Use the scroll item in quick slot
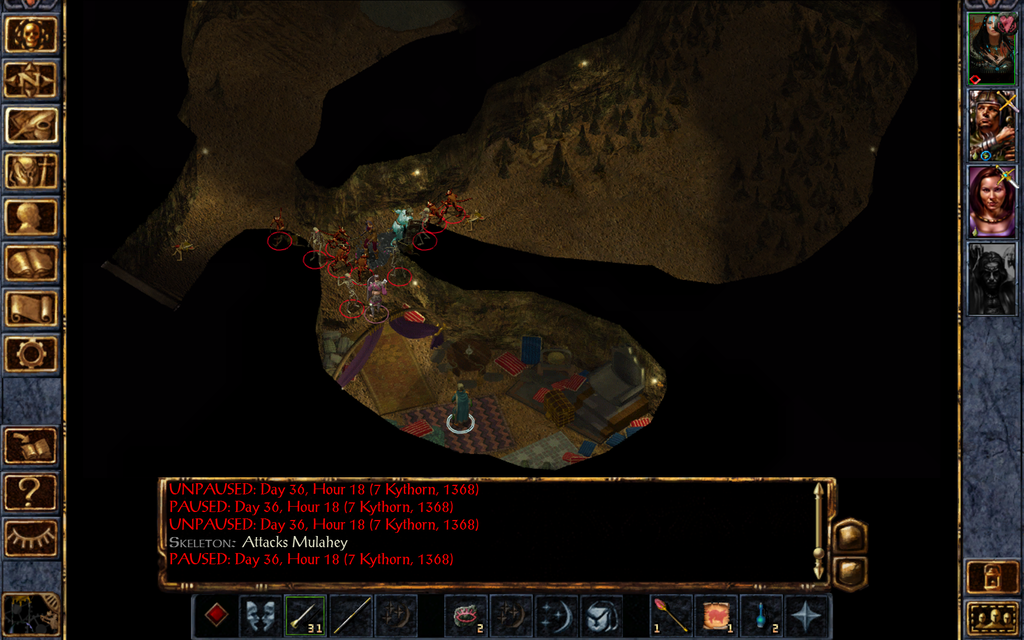This screenshot has width=1024, height=640. pos(716,615)
